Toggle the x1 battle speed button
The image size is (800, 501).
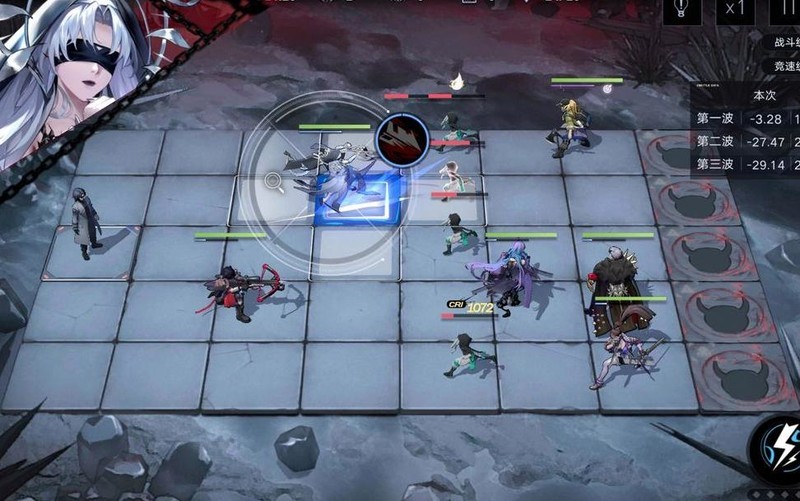pyautogui.click(x=735, y=9)
